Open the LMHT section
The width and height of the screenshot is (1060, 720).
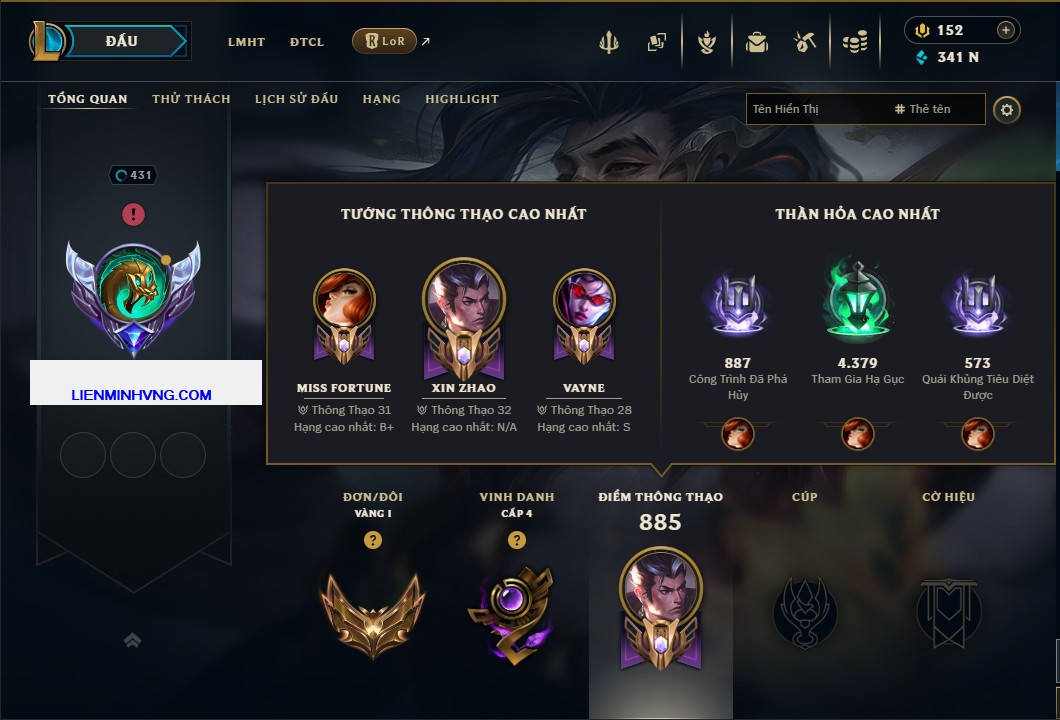pyautogui.click(x=246, y=42)
